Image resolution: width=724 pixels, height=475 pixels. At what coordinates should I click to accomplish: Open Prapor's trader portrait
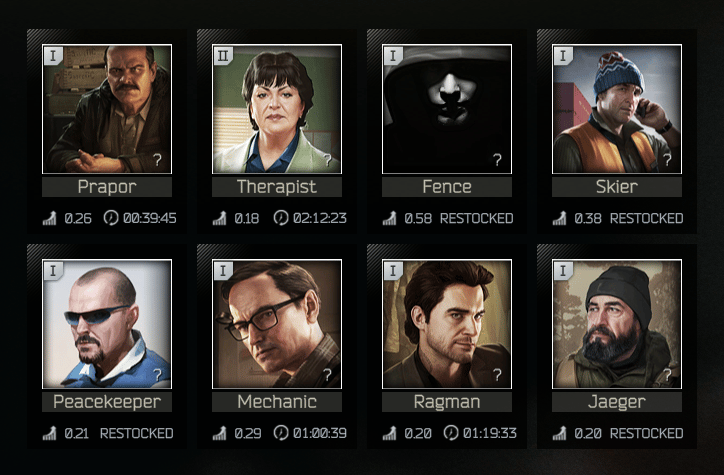pos(107,108)
